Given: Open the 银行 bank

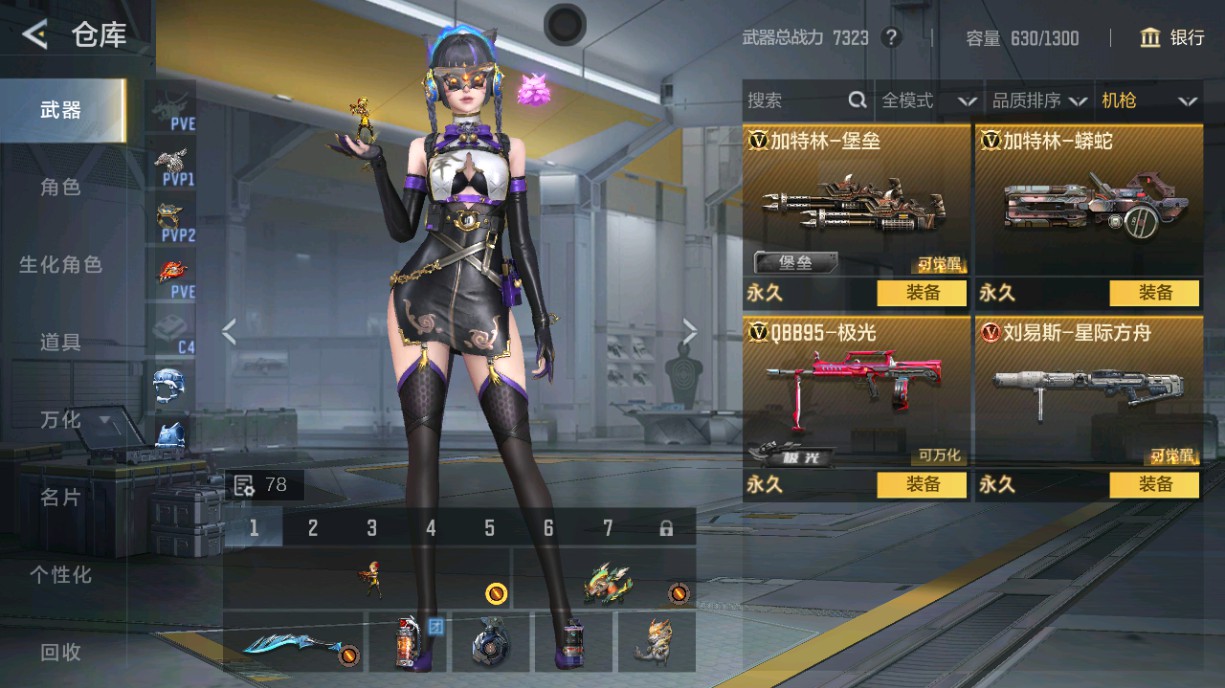Looking at the screenshot, I should click(x=1173, y=38).
